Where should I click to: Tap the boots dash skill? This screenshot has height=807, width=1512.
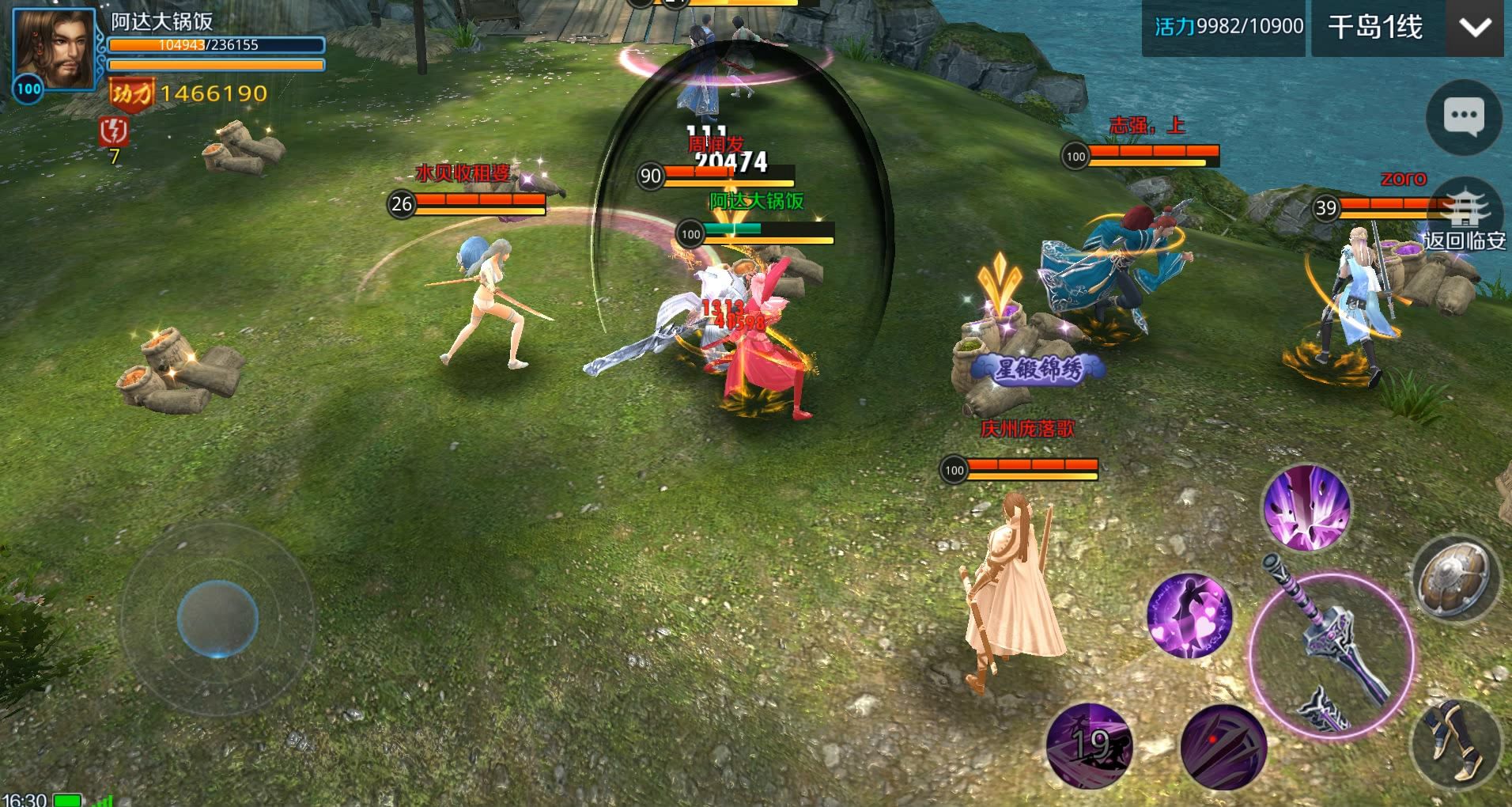pos(1457,741)
